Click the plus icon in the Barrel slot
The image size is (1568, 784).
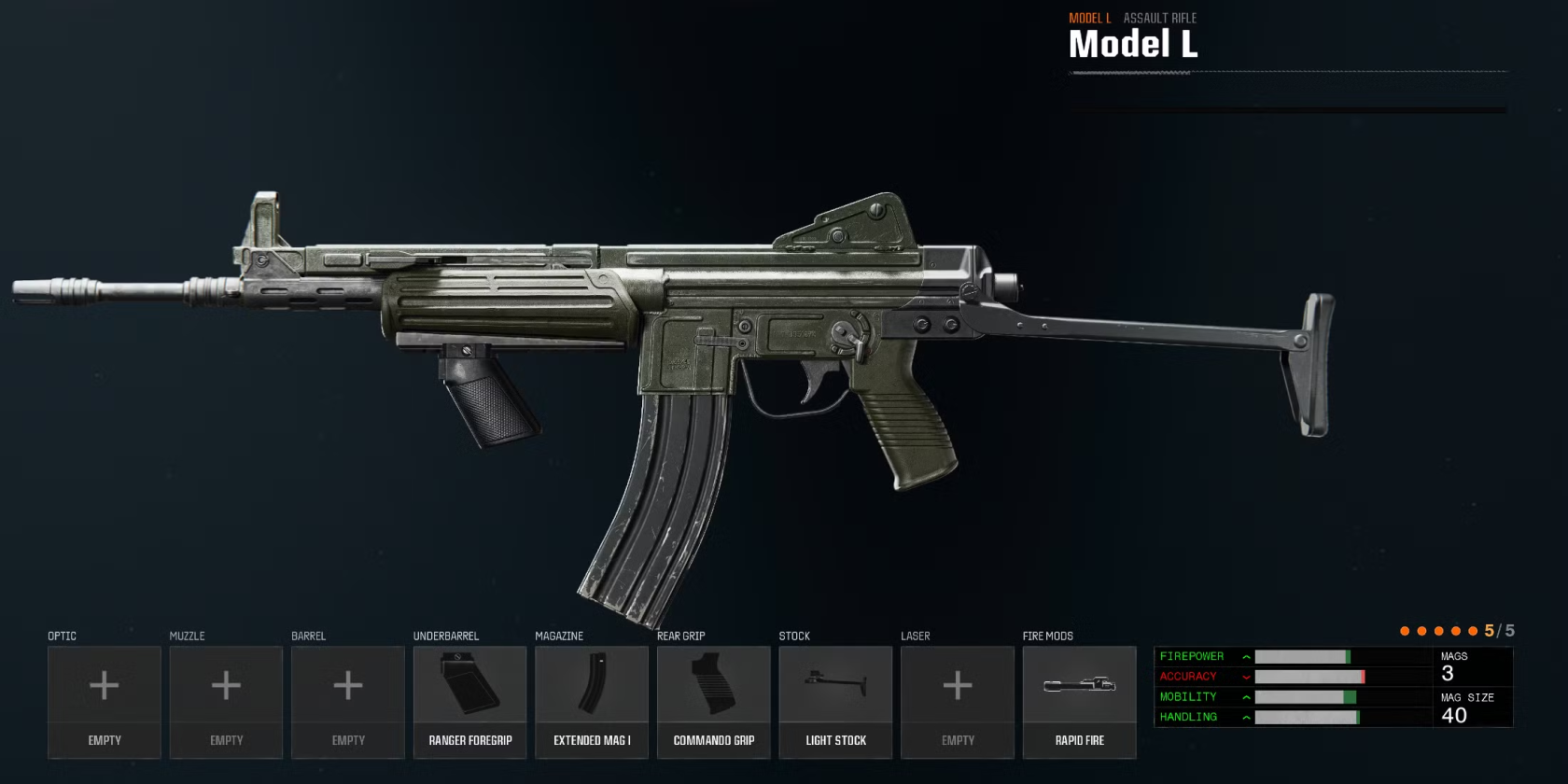pyautogui.click(x=347, y=687)
